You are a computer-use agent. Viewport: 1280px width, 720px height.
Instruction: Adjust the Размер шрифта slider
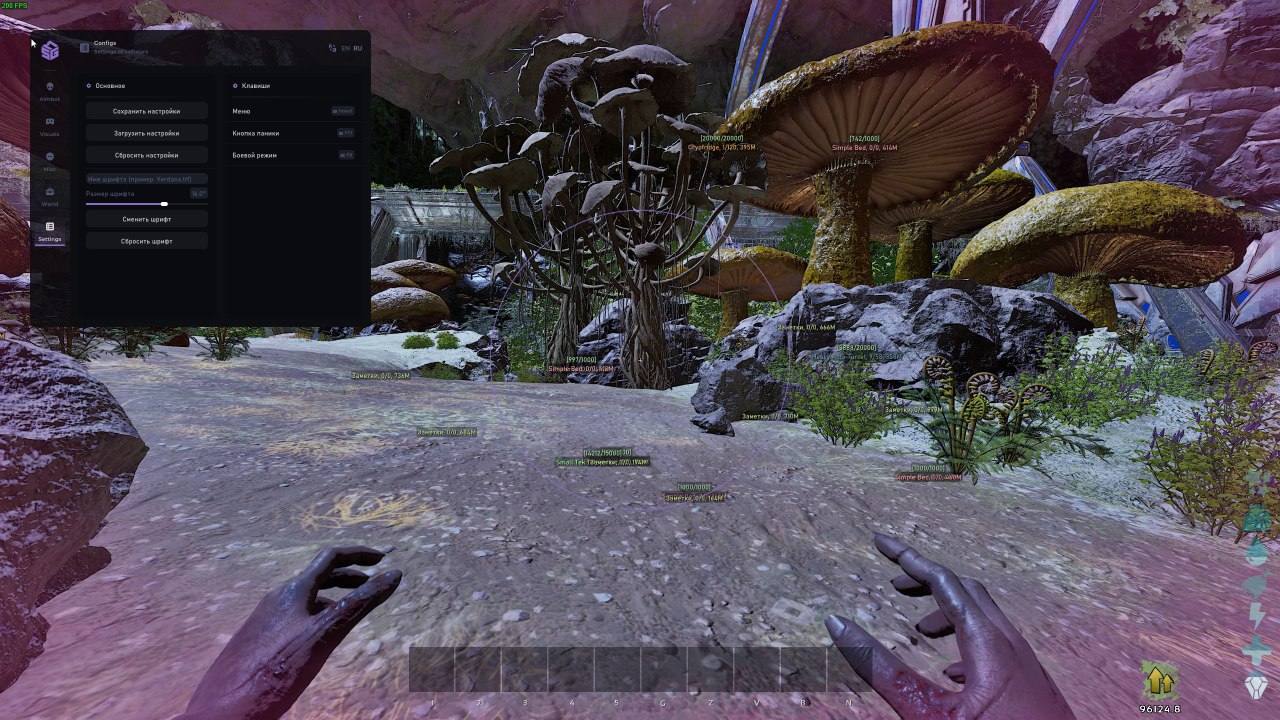164,204
